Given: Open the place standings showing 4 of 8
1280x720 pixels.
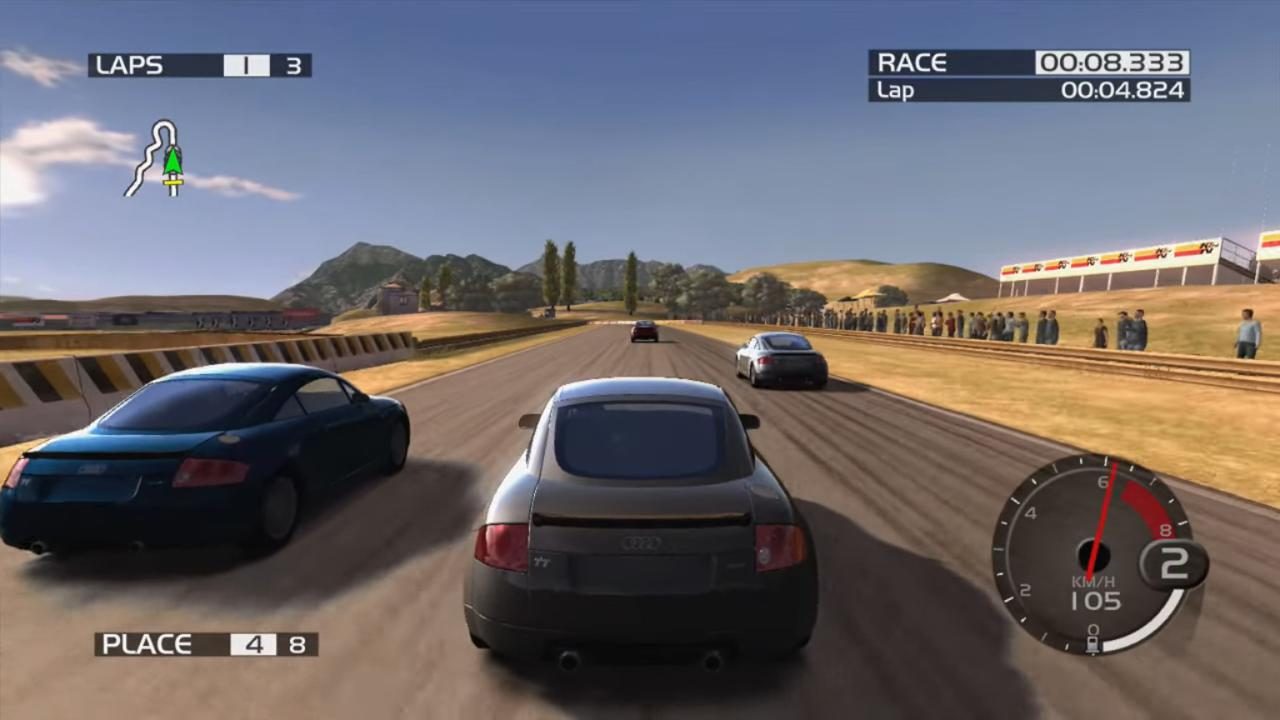Looking at the screenshot, I should click(253, 644).
